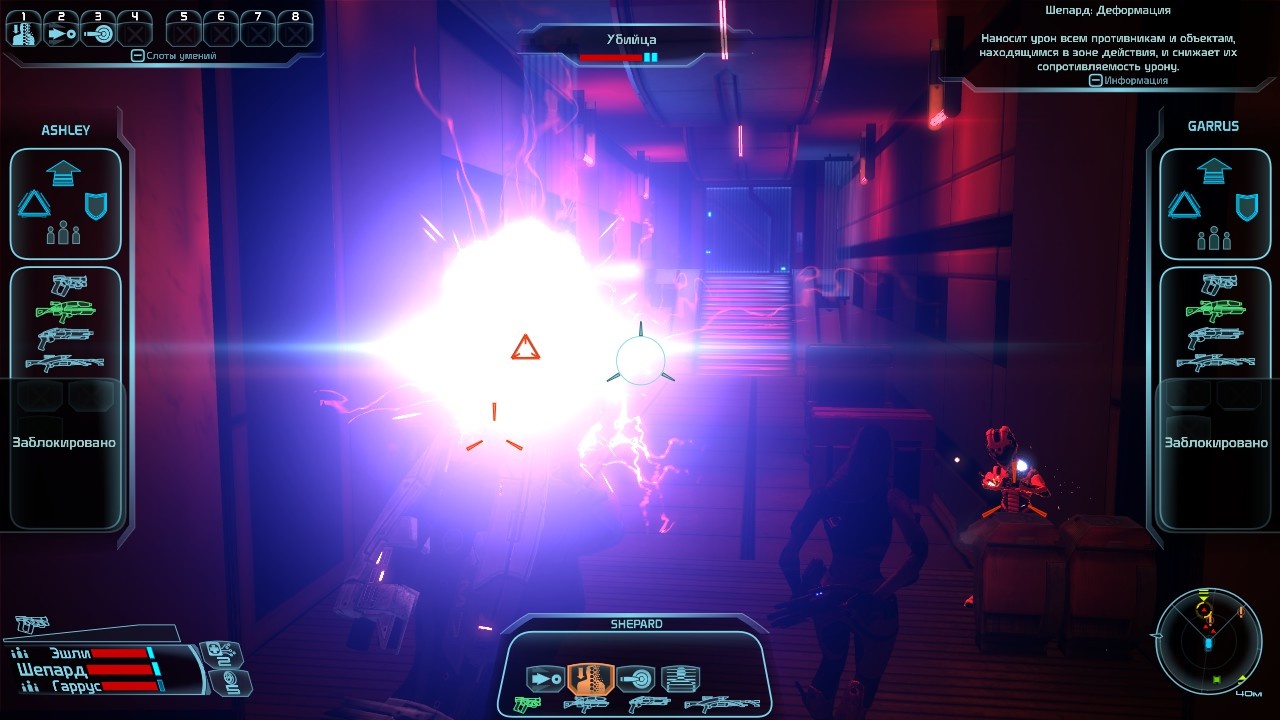Order Ashley to move forward
The image size is (1280, 720).
click(x=65, y=171)
